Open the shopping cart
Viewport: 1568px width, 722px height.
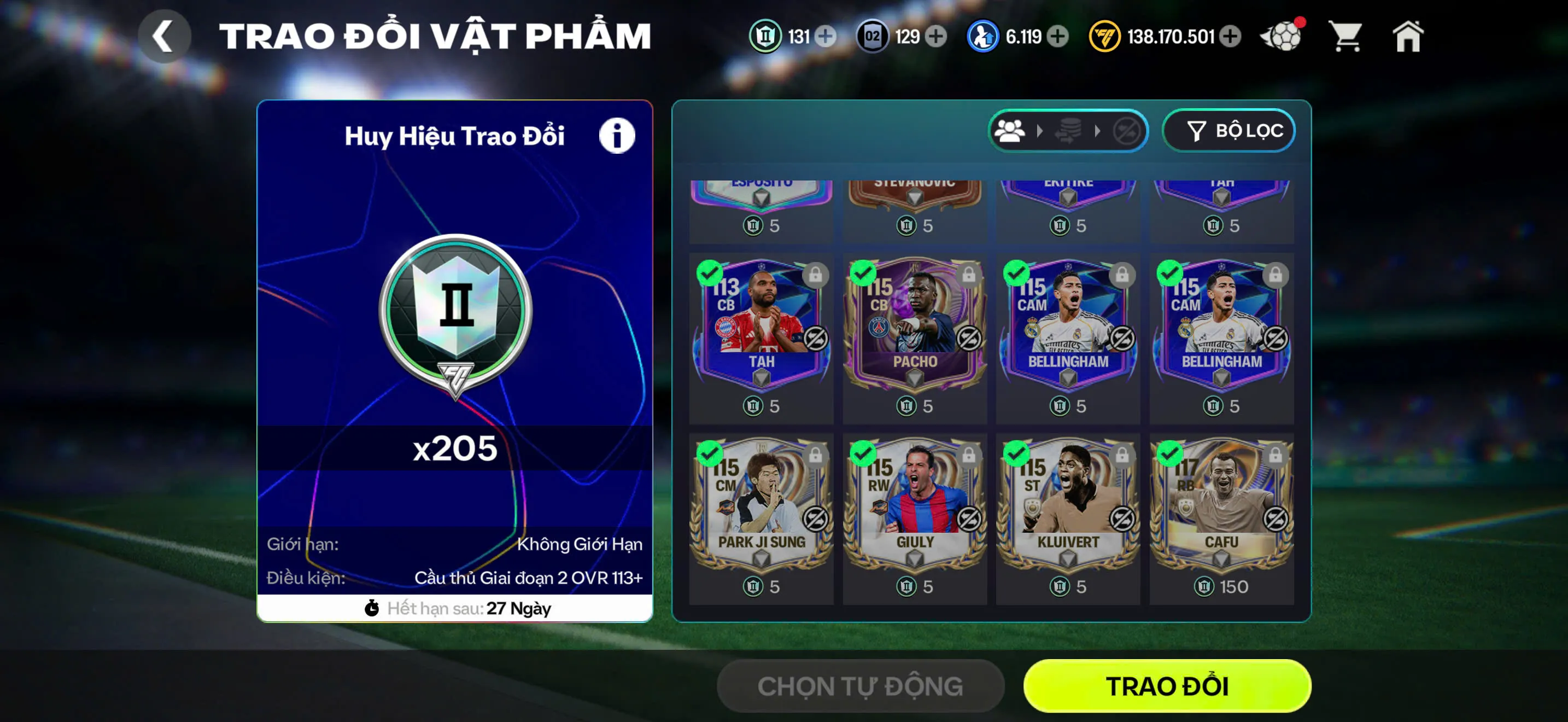pyautogui.click(x=1347, y=38)
